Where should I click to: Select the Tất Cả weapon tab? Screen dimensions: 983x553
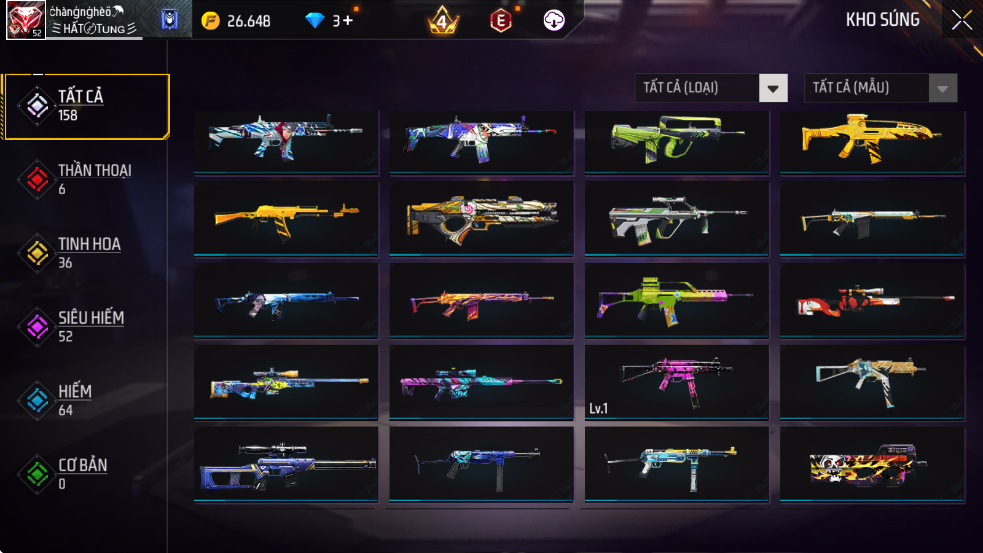[x=85, y=105]
